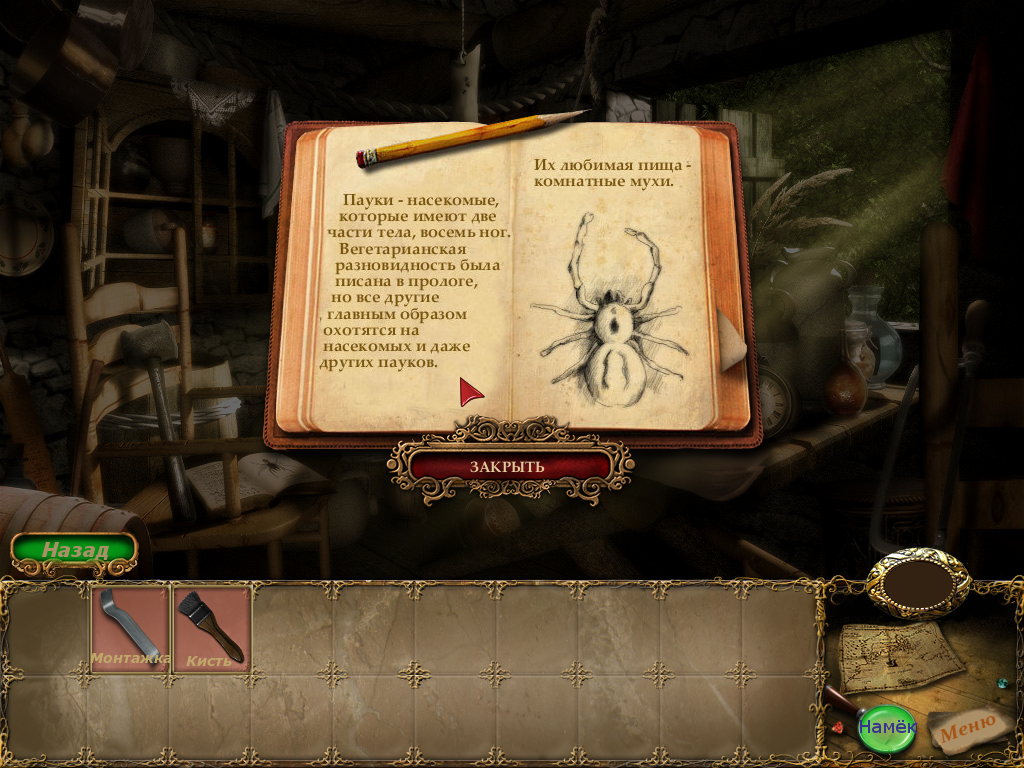The height and width of the screenshot is (768, 1024).
Task: Turn the journal page with the red arrow
Action: (470, 392)
